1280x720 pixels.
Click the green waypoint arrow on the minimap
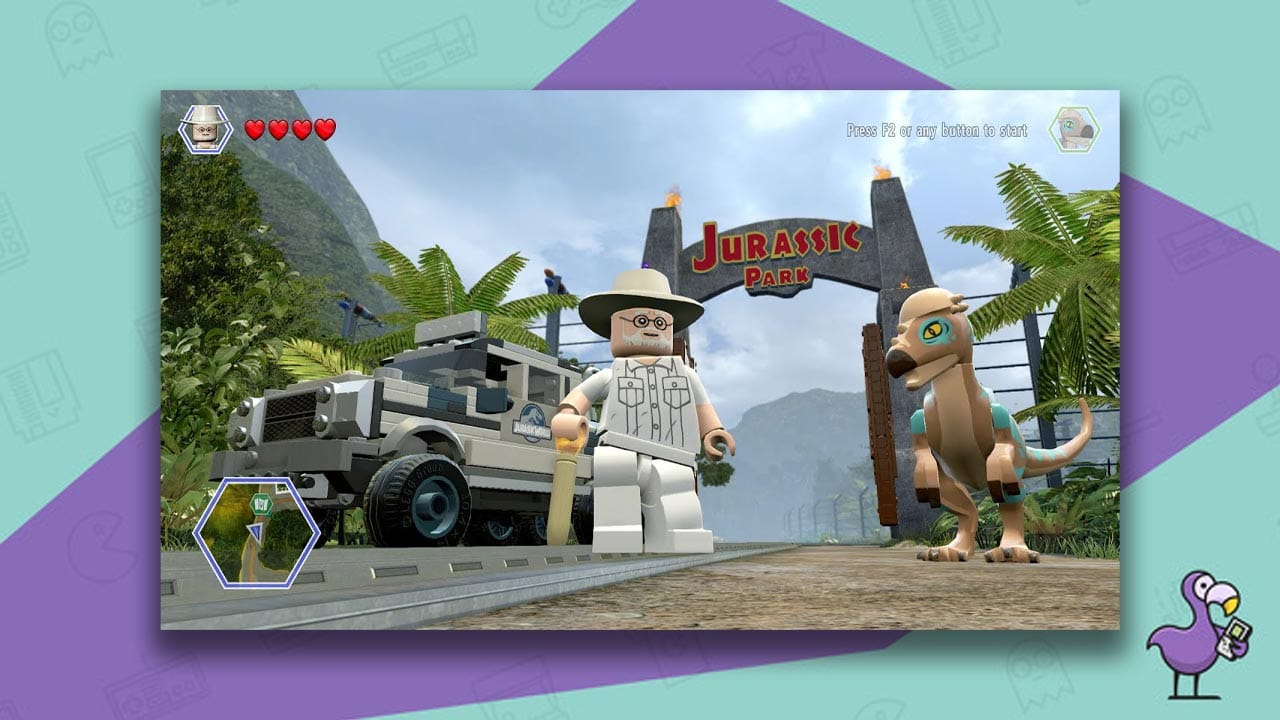[x=262, y=503]
